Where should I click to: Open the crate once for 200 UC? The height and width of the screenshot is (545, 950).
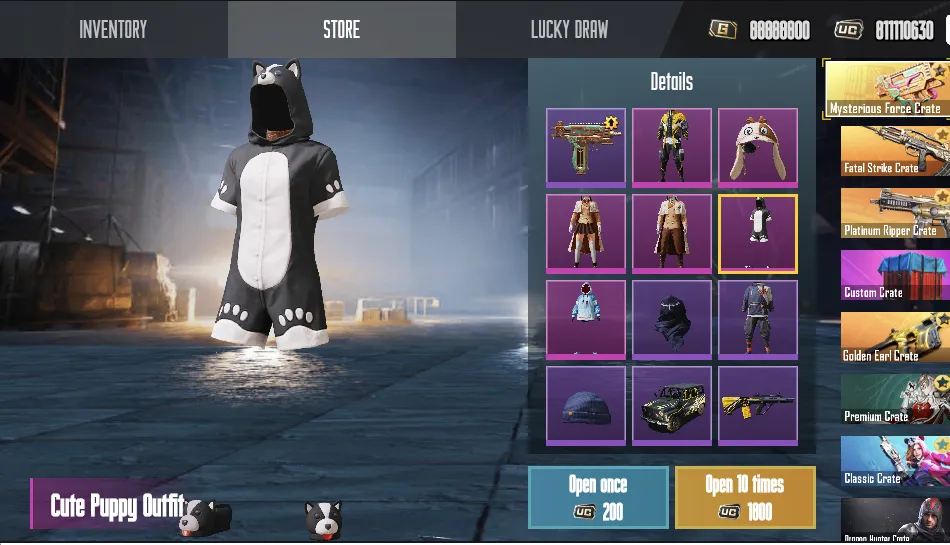598,497
